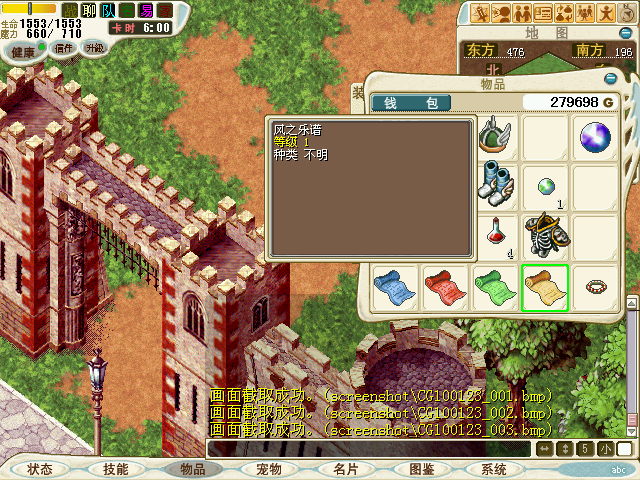Click the 健康 (Health) button
The image size is (640, 480).
(23, 52)
